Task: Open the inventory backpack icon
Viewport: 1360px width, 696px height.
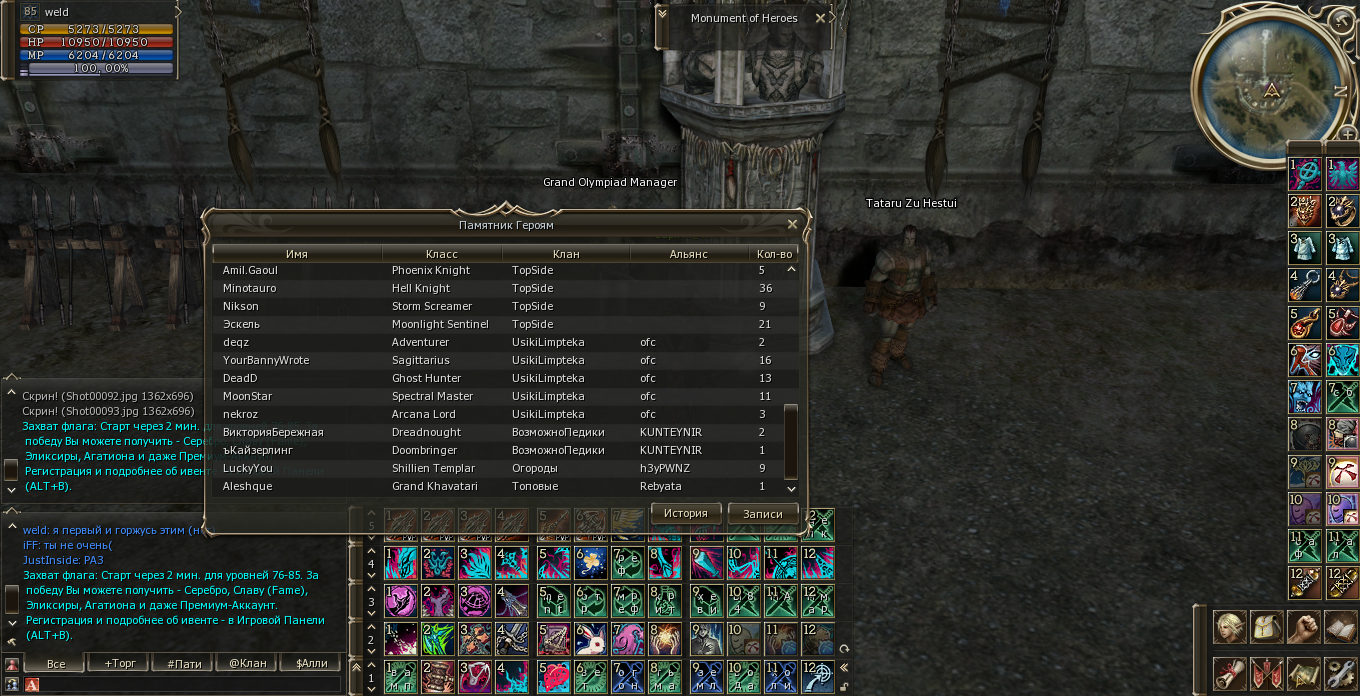Action: point(1266,627)
